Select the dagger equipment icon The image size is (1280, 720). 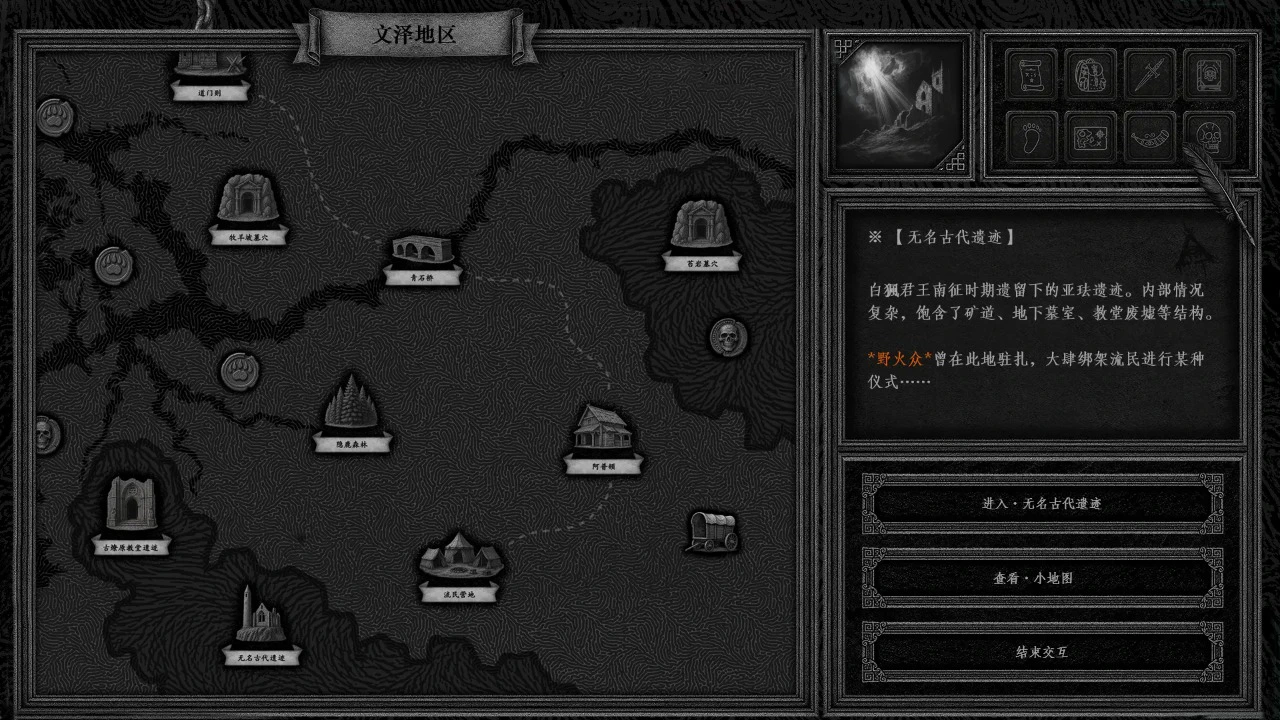1148,75
